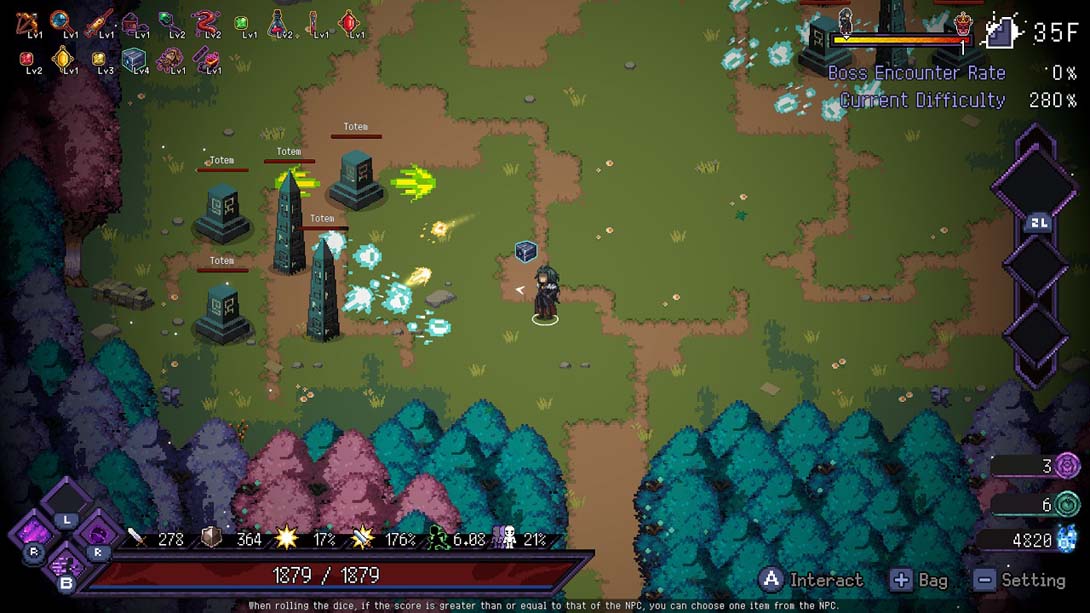Select the purple rune coin currency icon

1068,465
